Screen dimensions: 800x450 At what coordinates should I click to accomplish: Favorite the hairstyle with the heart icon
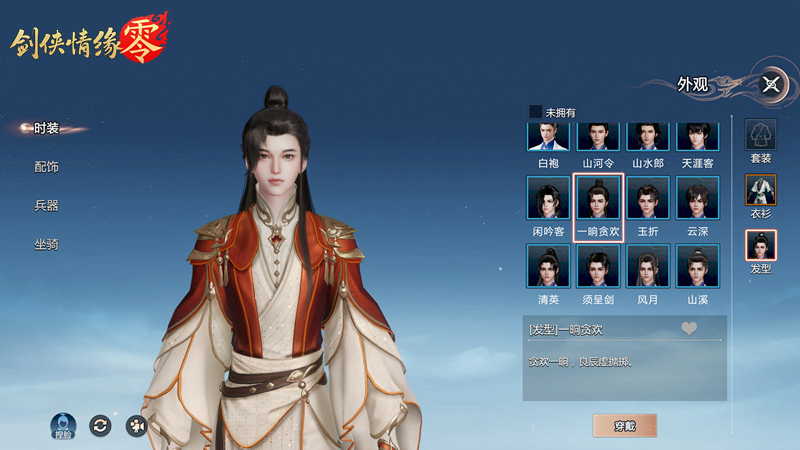(x=689, y=328)
